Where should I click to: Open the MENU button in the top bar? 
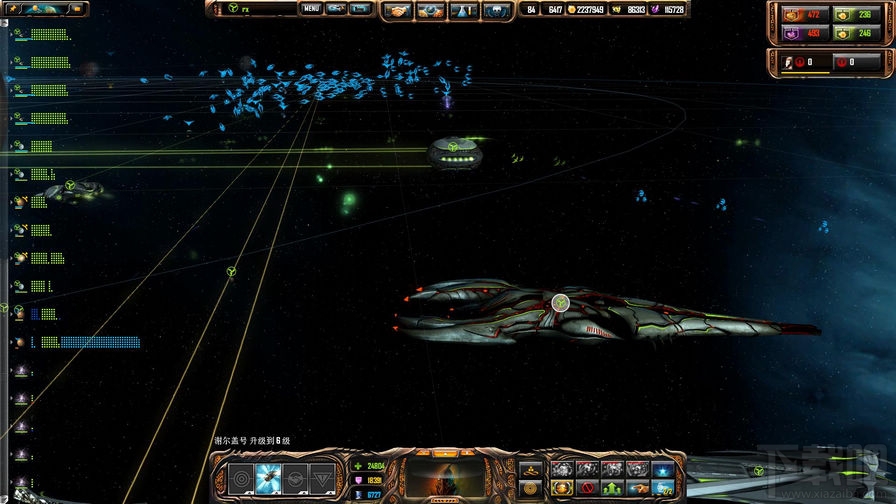coord(311,9)
